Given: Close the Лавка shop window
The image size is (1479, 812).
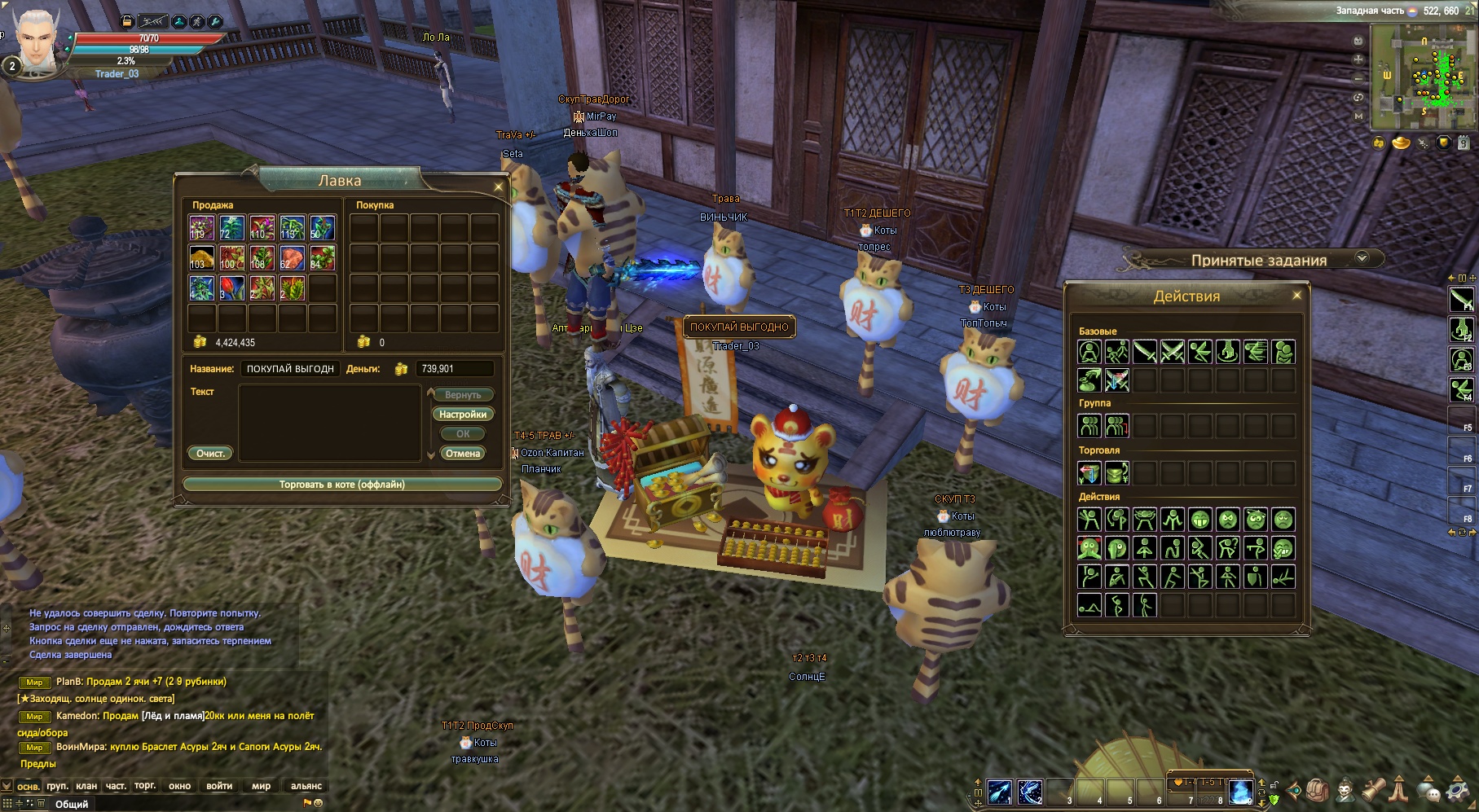Looking at the screenshot, I should coord(499,187).
